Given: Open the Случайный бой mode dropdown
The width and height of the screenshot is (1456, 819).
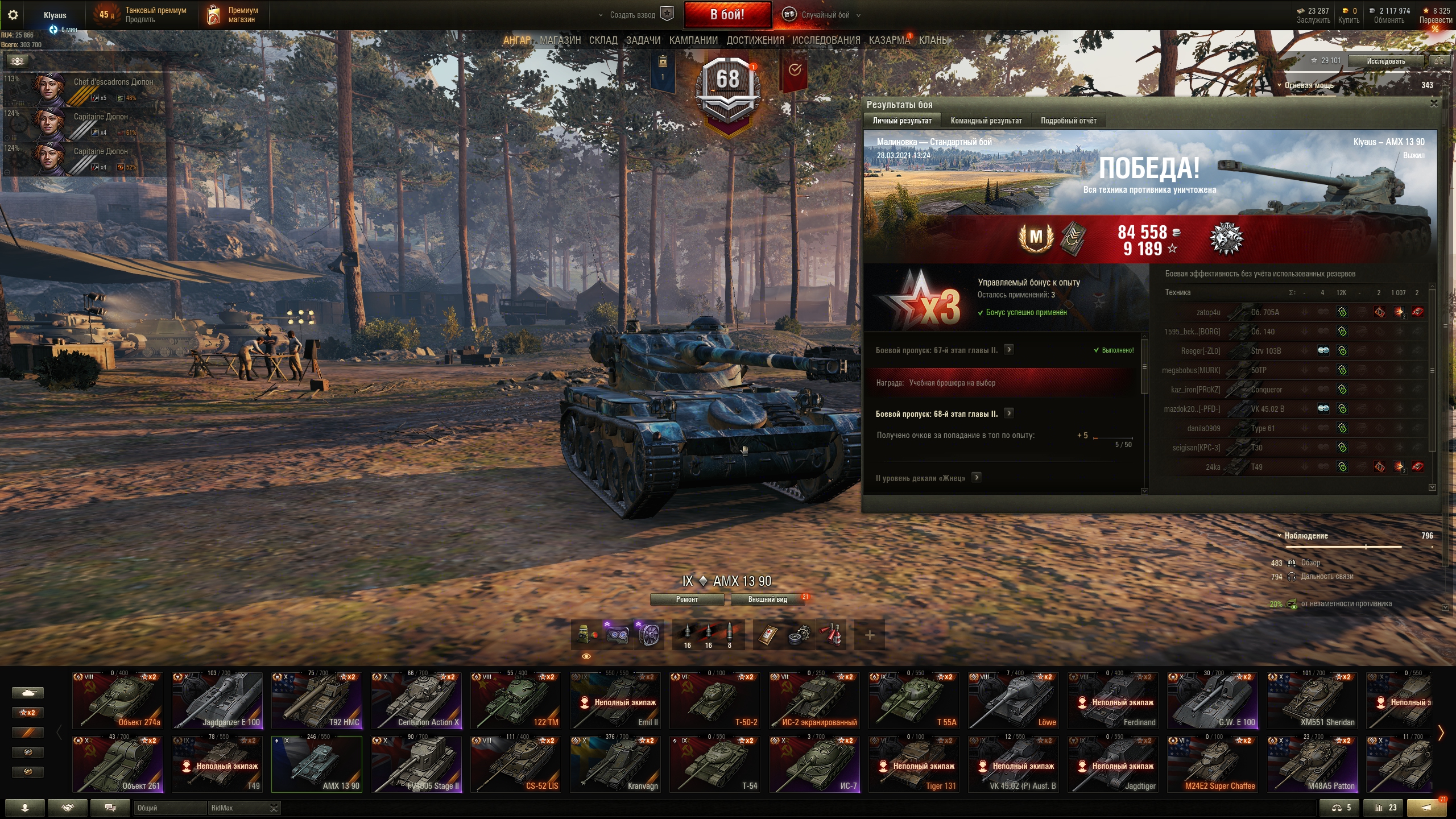Looking at the screenshot, I should click(825, 15).
